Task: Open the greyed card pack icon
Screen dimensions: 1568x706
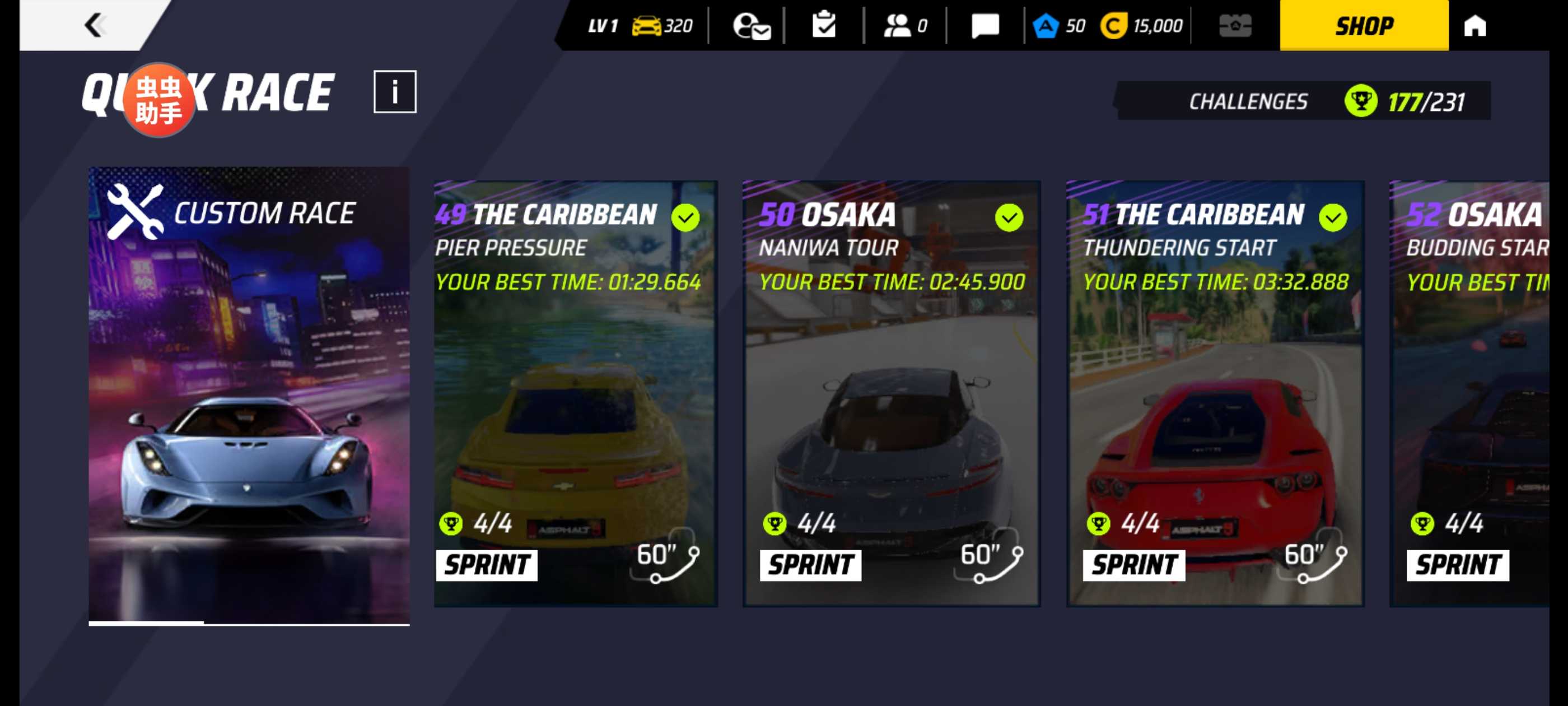Action: [1235, 26]
